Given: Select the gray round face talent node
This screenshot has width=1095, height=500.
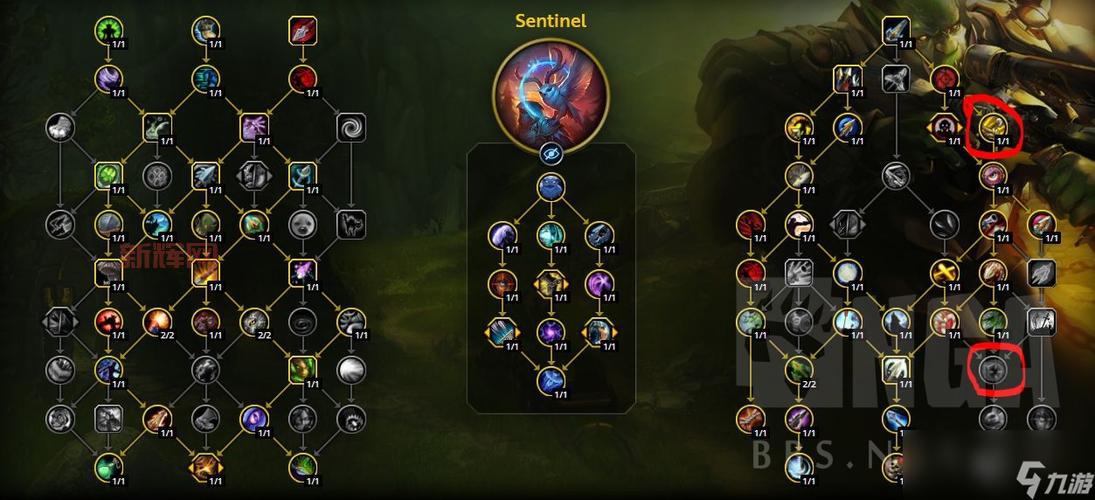Looking at the screenshot, I should tap(302, 224).
